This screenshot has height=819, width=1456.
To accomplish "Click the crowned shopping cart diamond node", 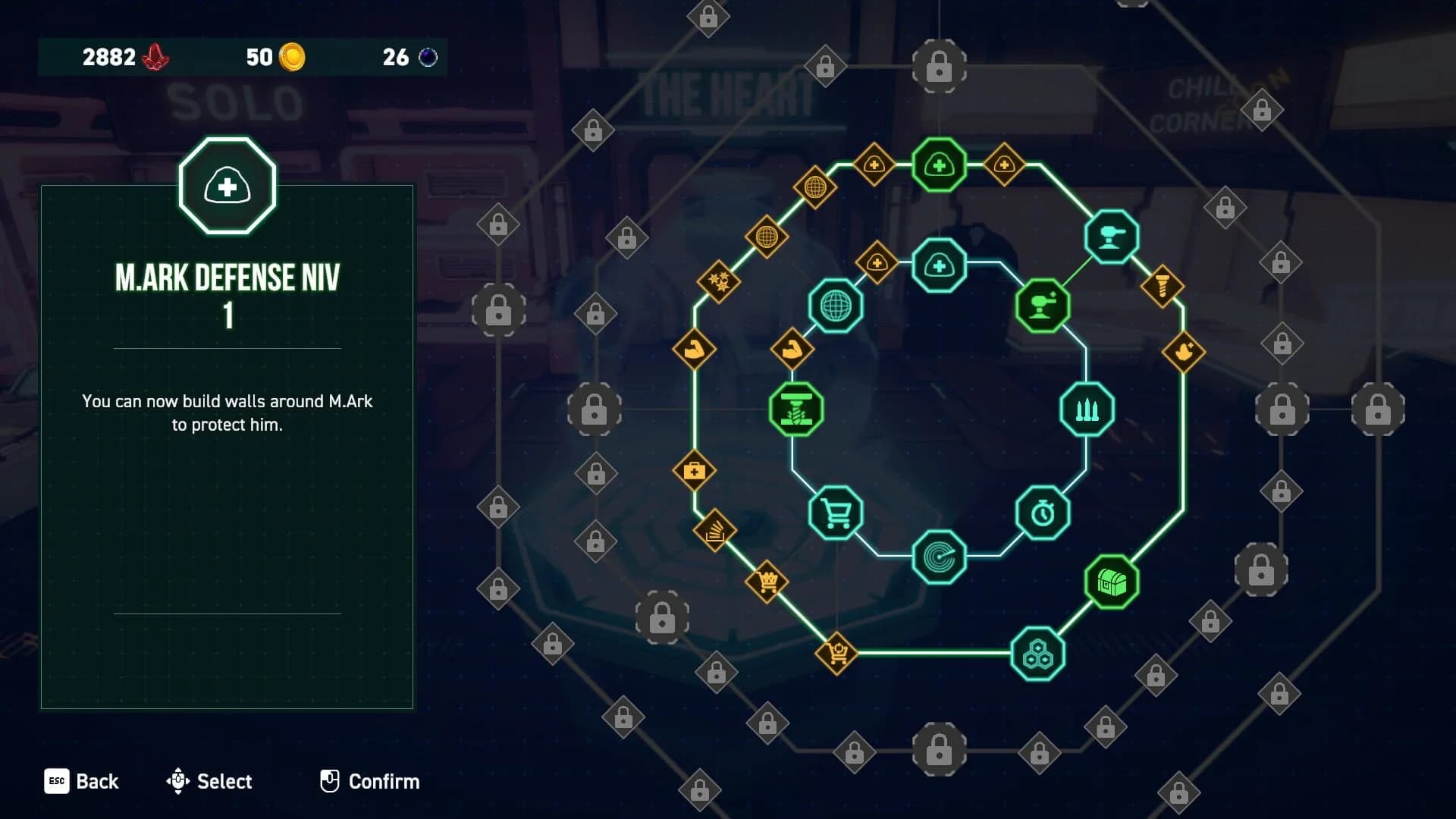I will click(766, 580).
